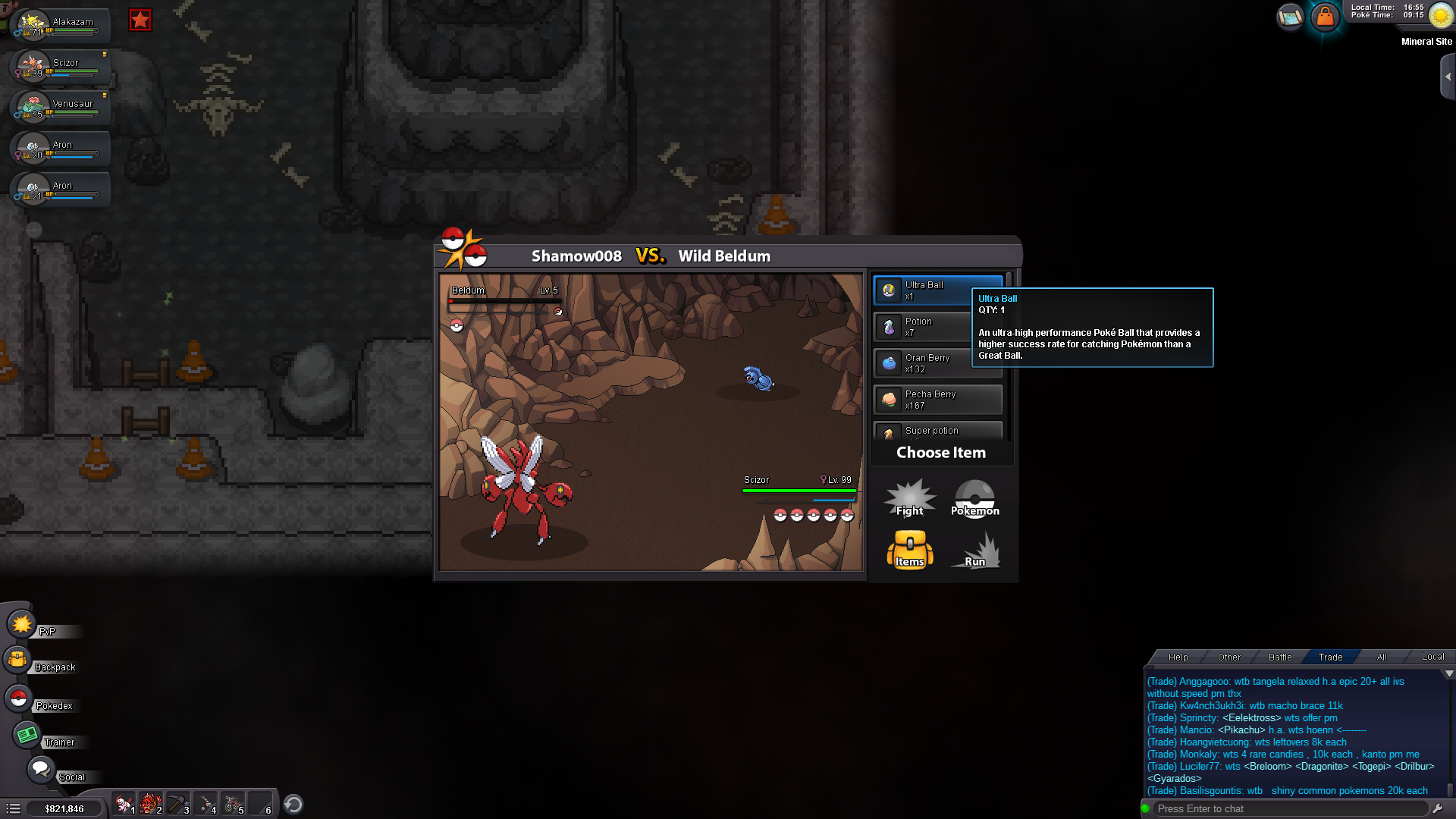Open the Backpack
This screenshot has height=819, width=1456.
[x=18, y=661]
